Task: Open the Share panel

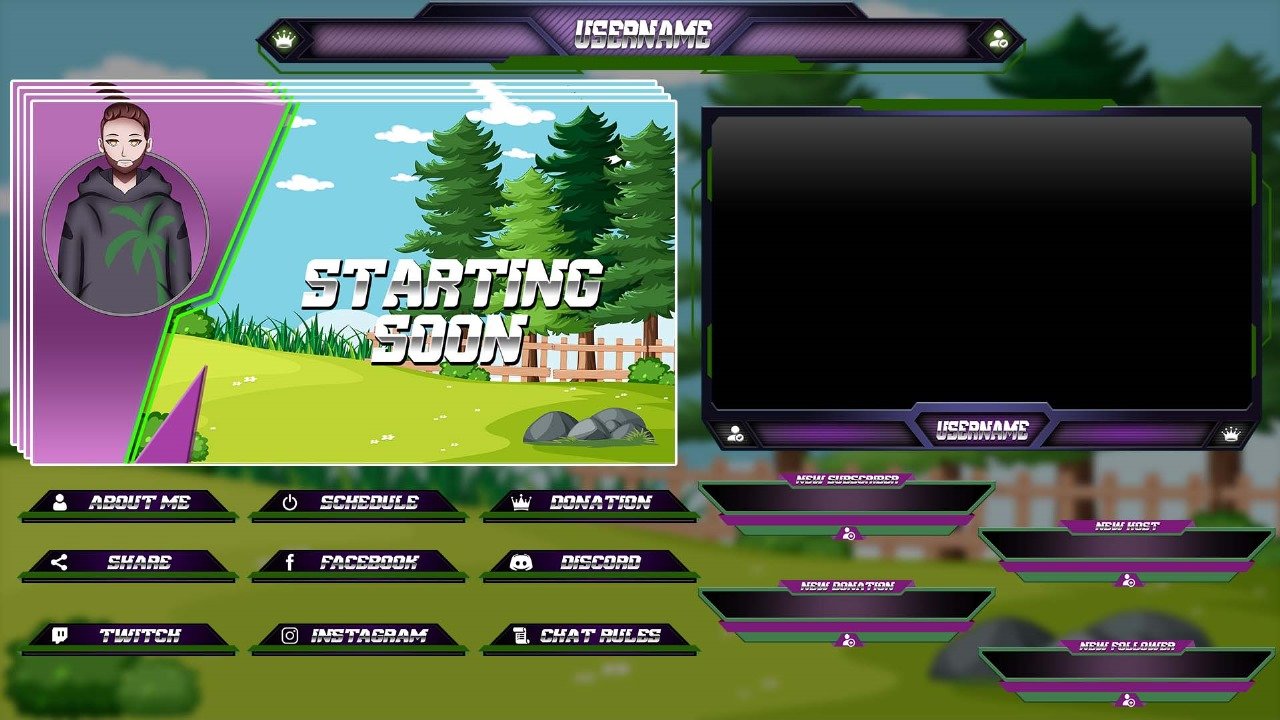Action: point(129,562)
